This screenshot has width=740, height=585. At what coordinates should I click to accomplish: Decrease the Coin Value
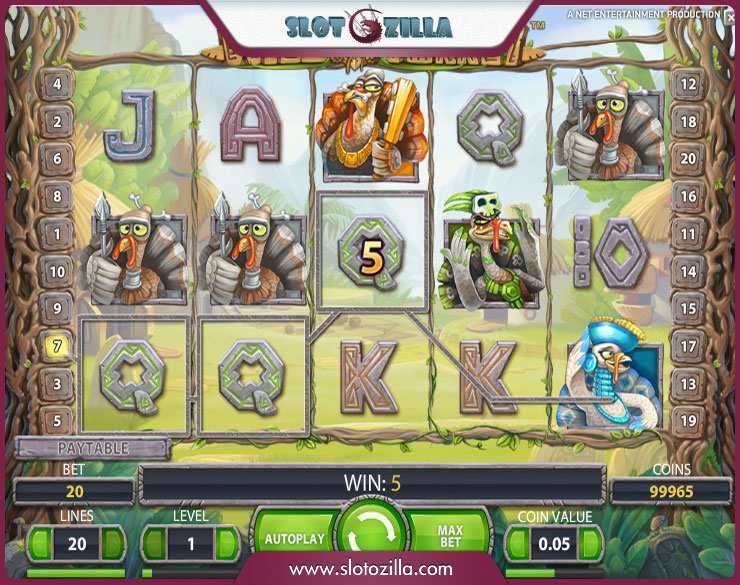(x=518, y=543)
